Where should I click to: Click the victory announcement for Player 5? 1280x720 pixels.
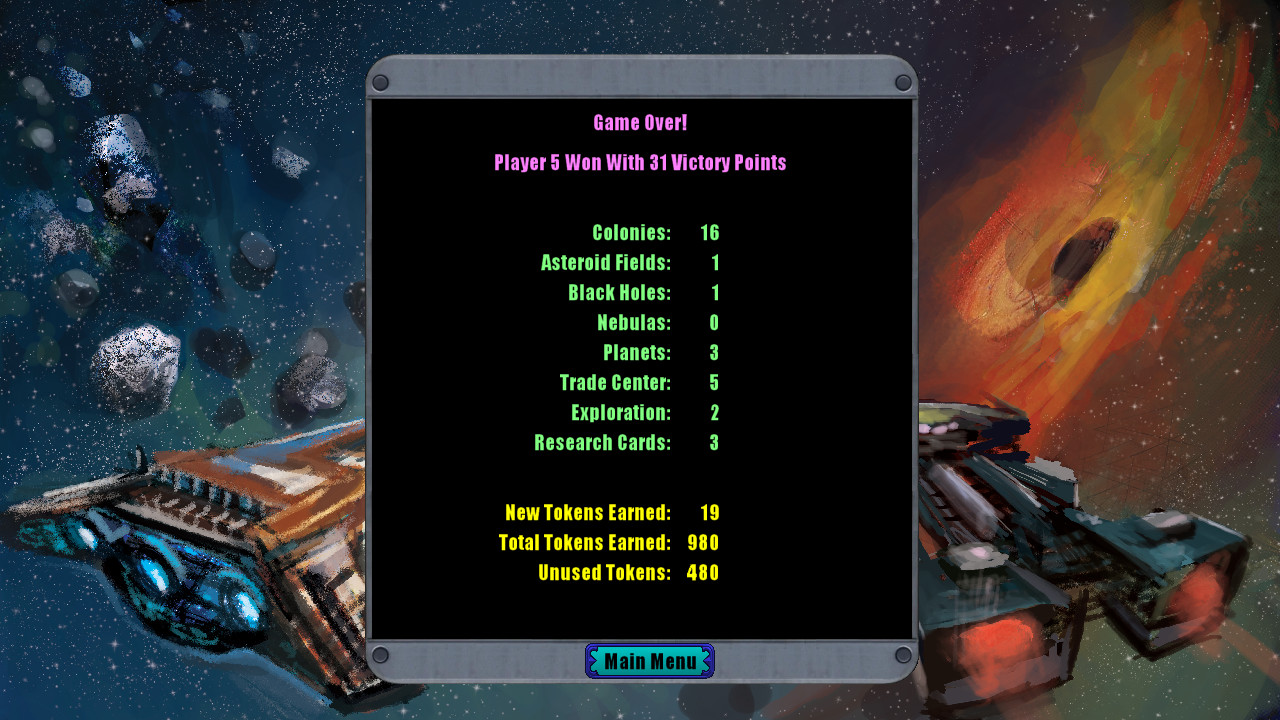click(639, 162)
